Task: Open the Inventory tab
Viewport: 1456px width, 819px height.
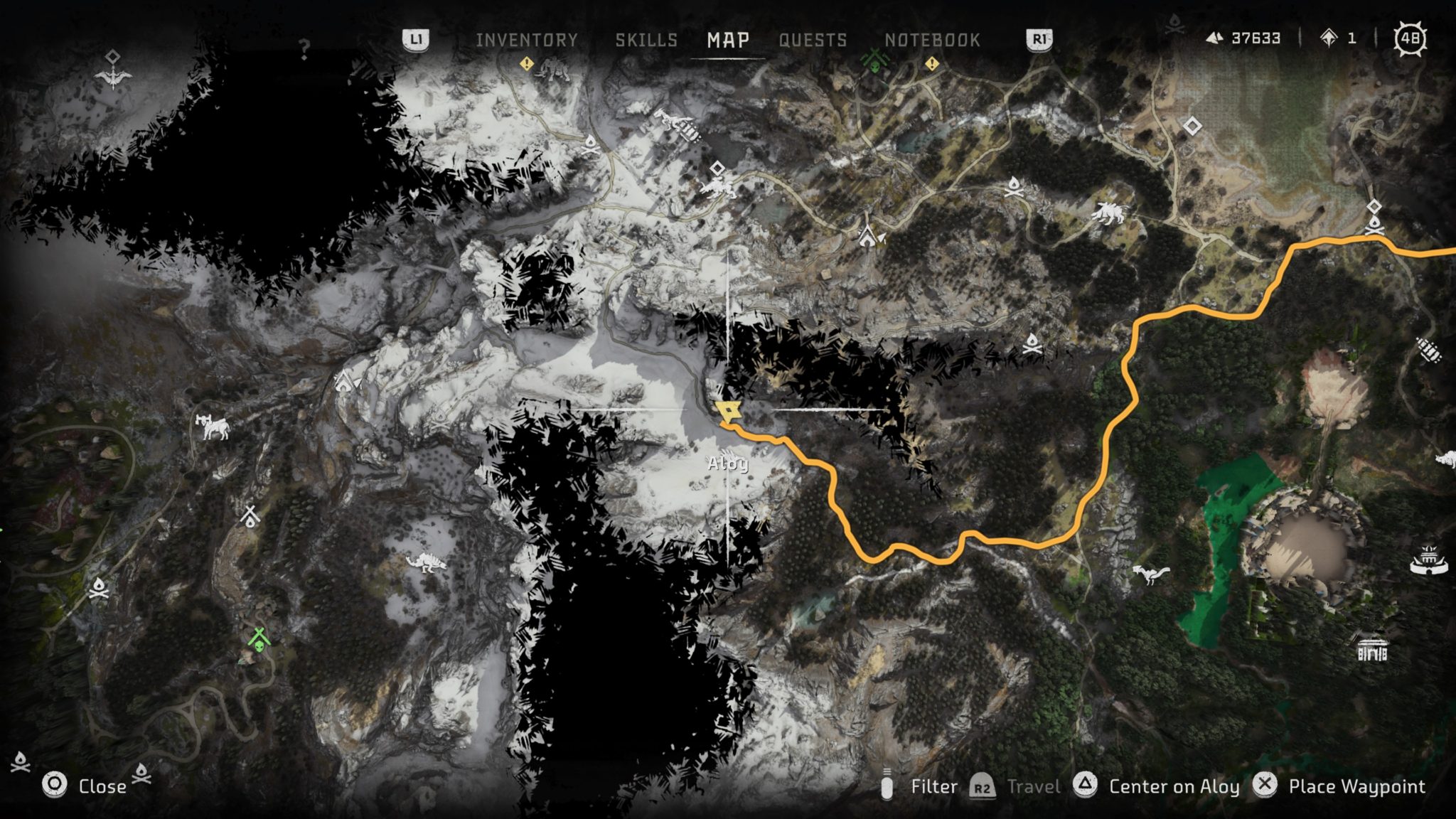Action: point(528,41)
